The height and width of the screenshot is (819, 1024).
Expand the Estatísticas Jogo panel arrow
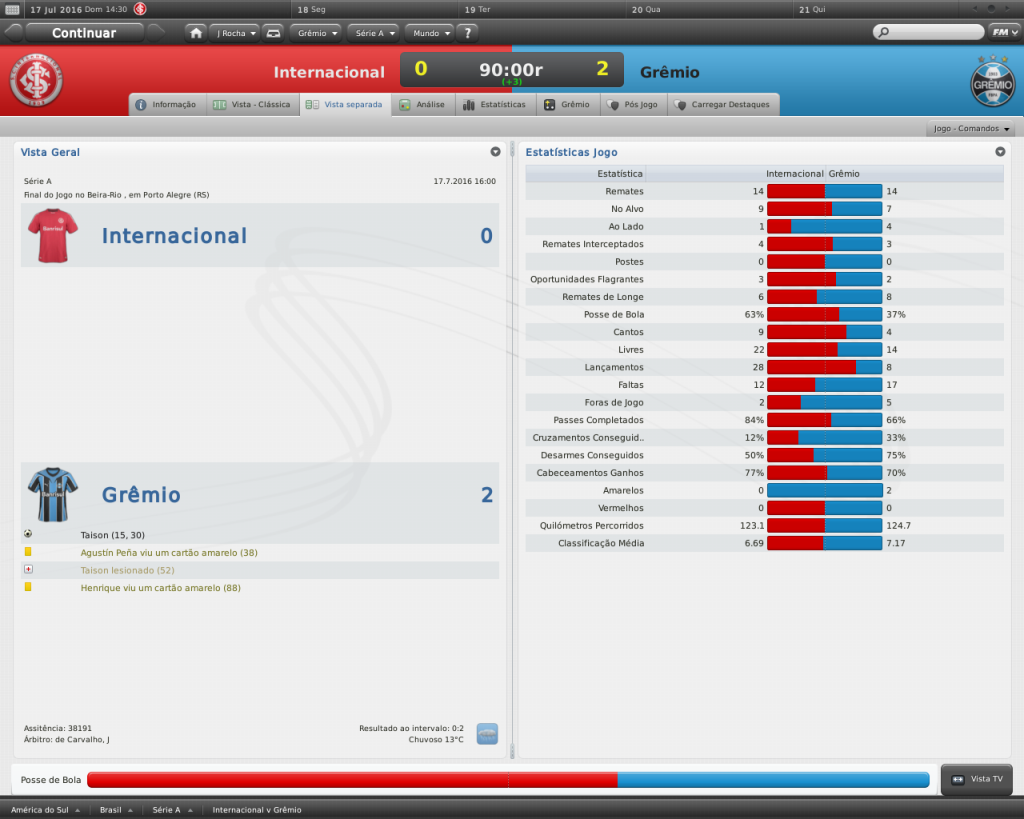1000,152
